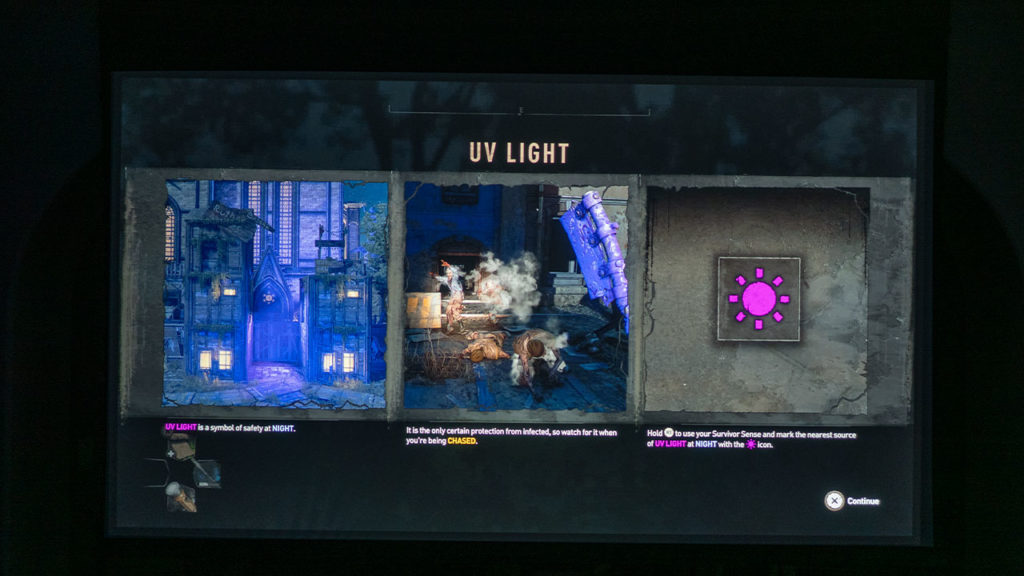Click the magenta UV light sun icon
The width and height of the screenshot is (1024, 576).
758,298
